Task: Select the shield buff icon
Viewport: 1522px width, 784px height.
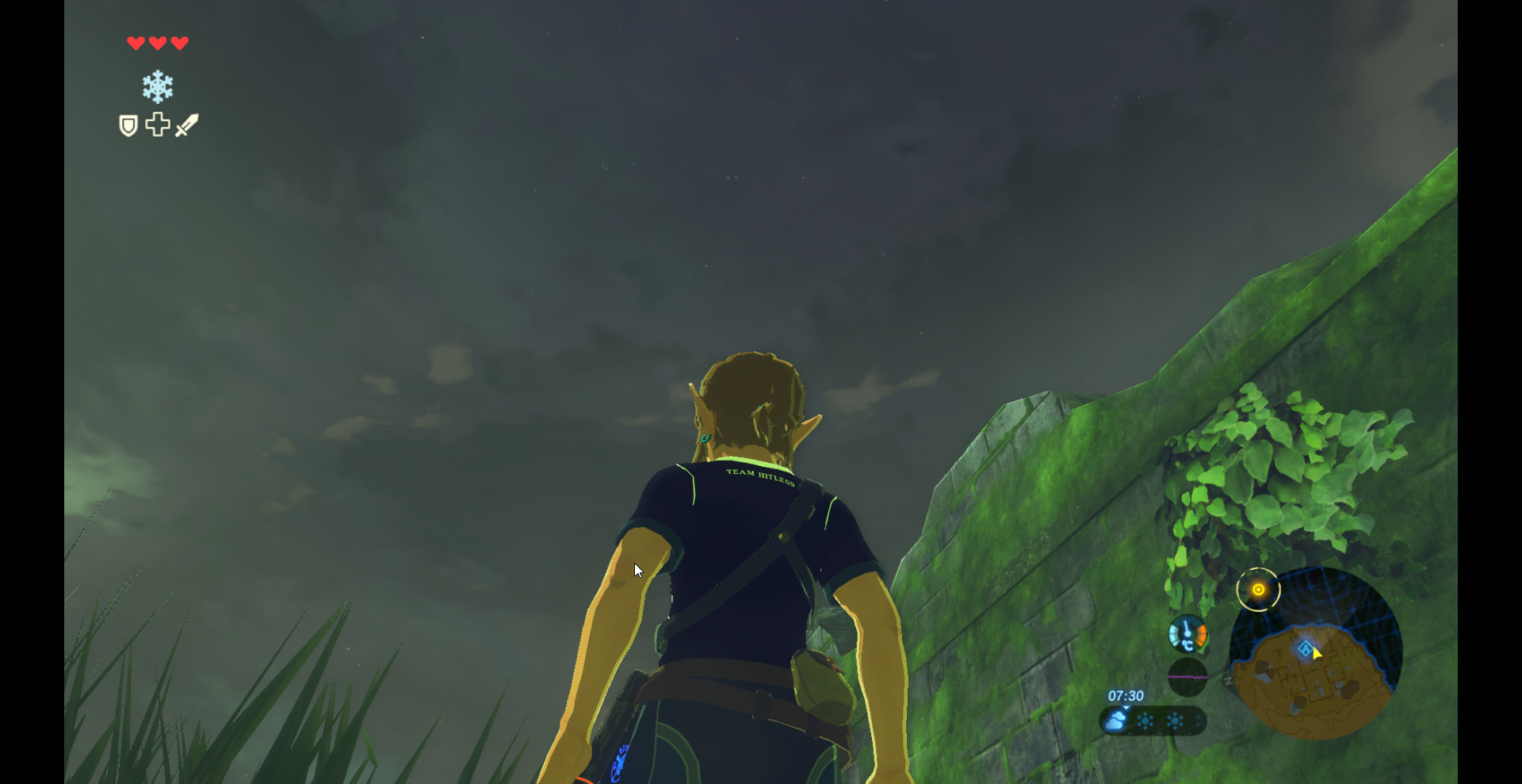Action: (128, 124)
